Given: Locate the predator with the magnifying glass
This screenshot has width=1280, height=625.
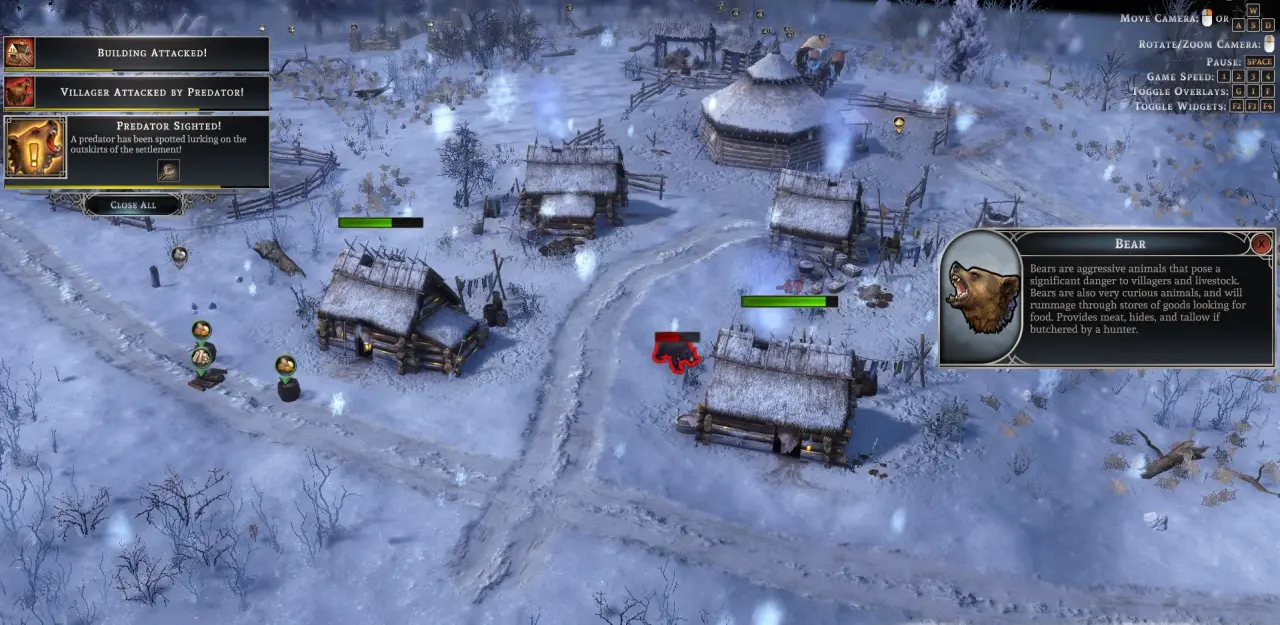Looking at the screenshot, I should coord(168,170).
